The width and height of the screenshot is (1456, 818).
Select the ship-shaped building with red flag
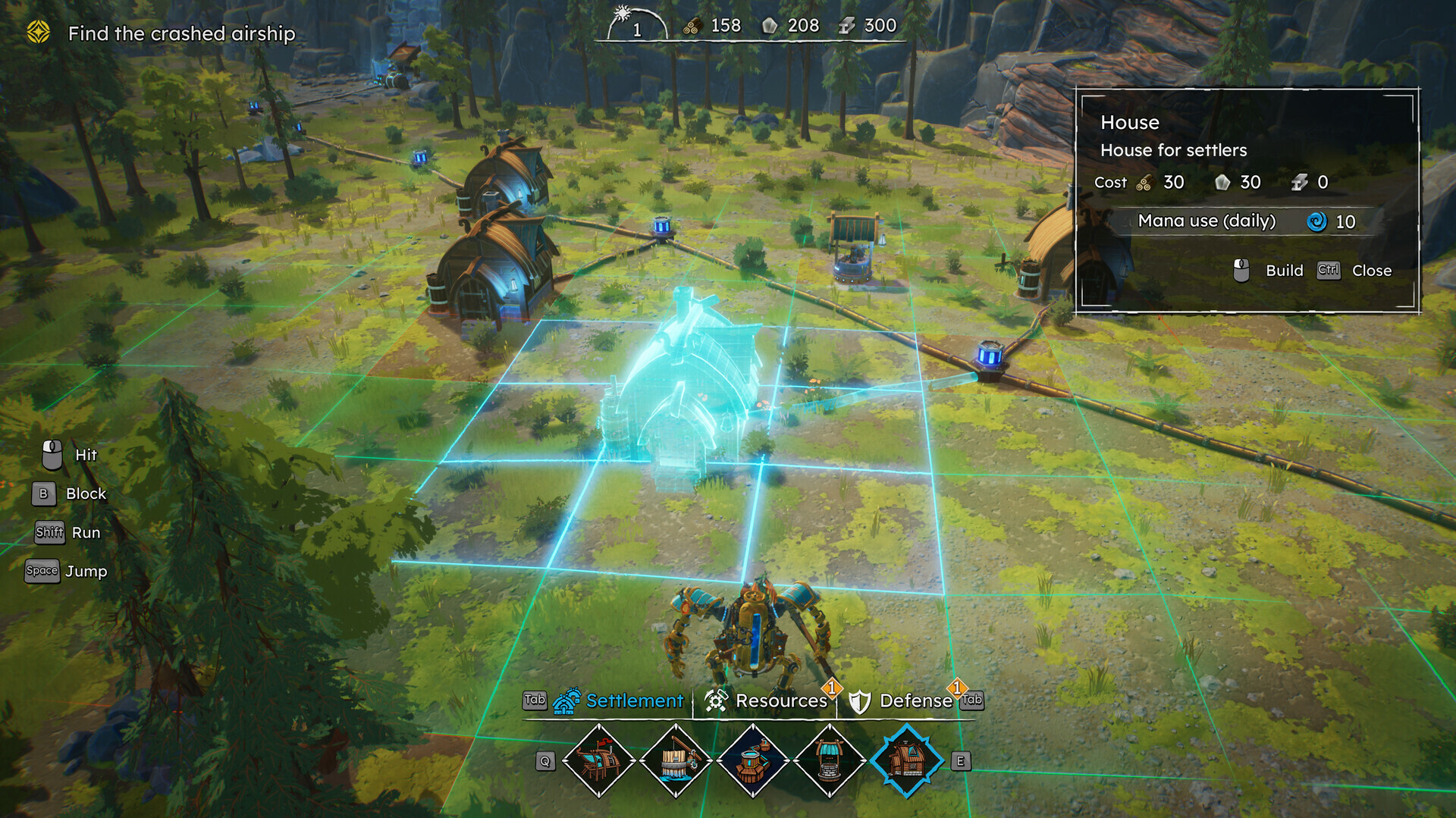click(x=599, y=760)
